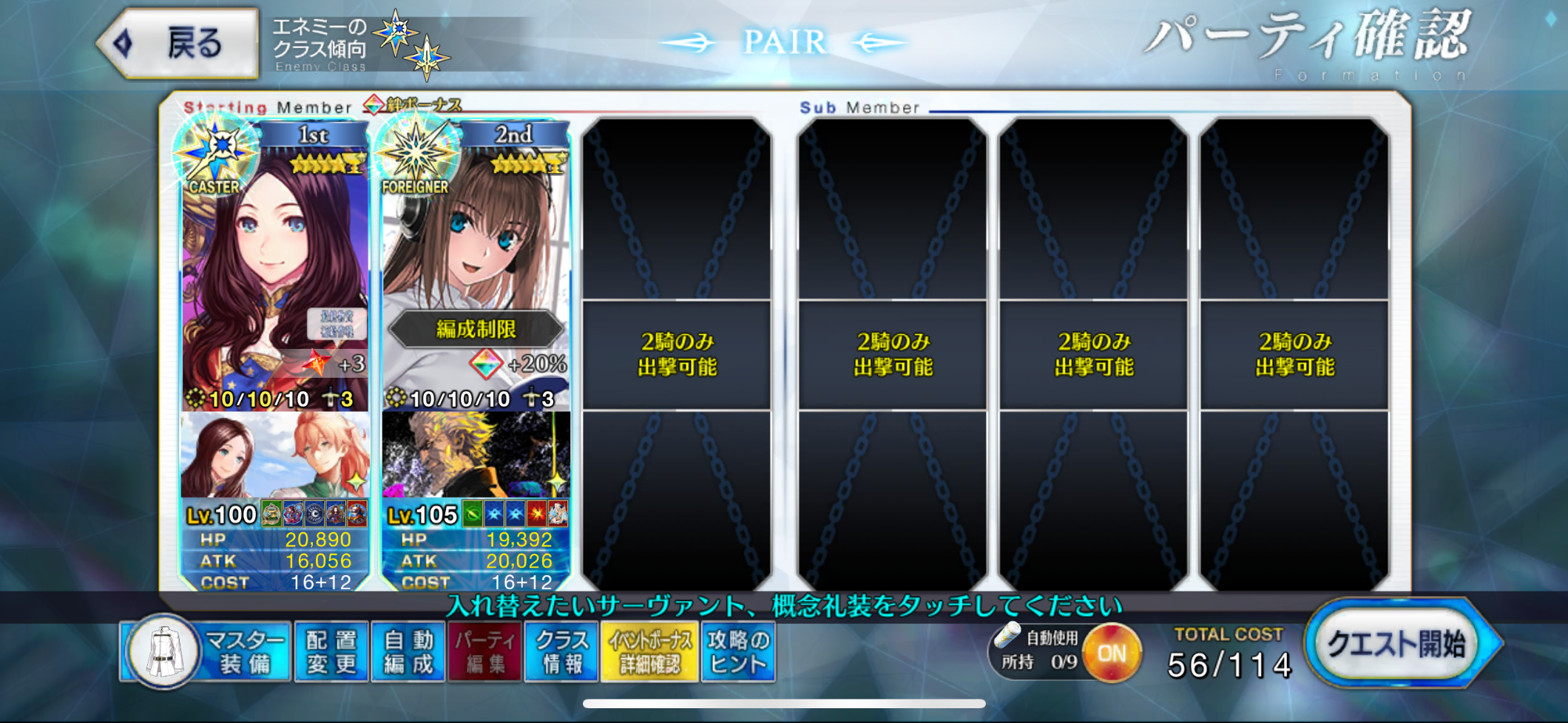Open 配置変更 to rearrange positions
This screenshot has width=1568, height=723.
pos(331,652)
